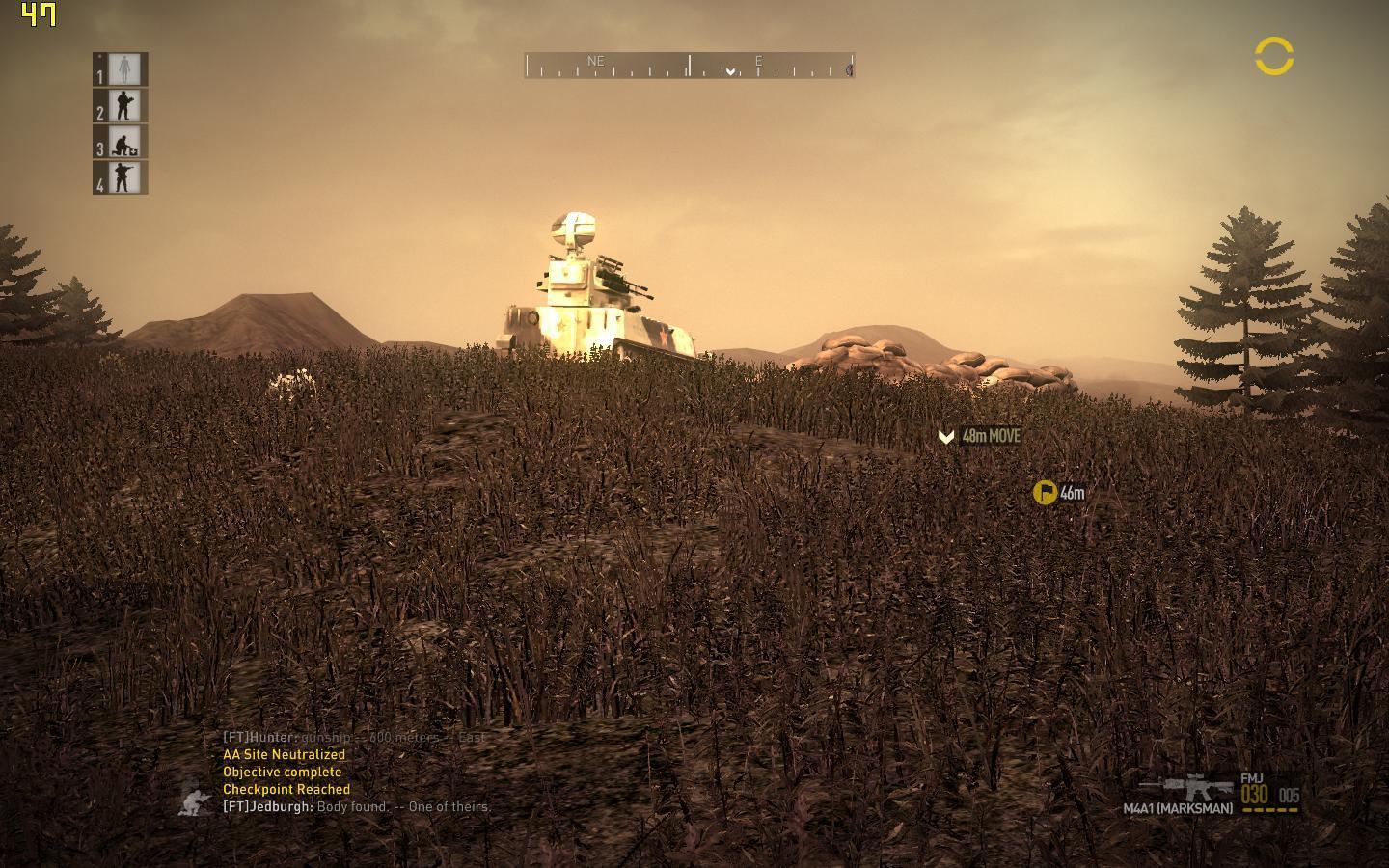Click the crouching soldier stance icon
This screenshot has height=868, width=1389.
[x=197, y=800]
